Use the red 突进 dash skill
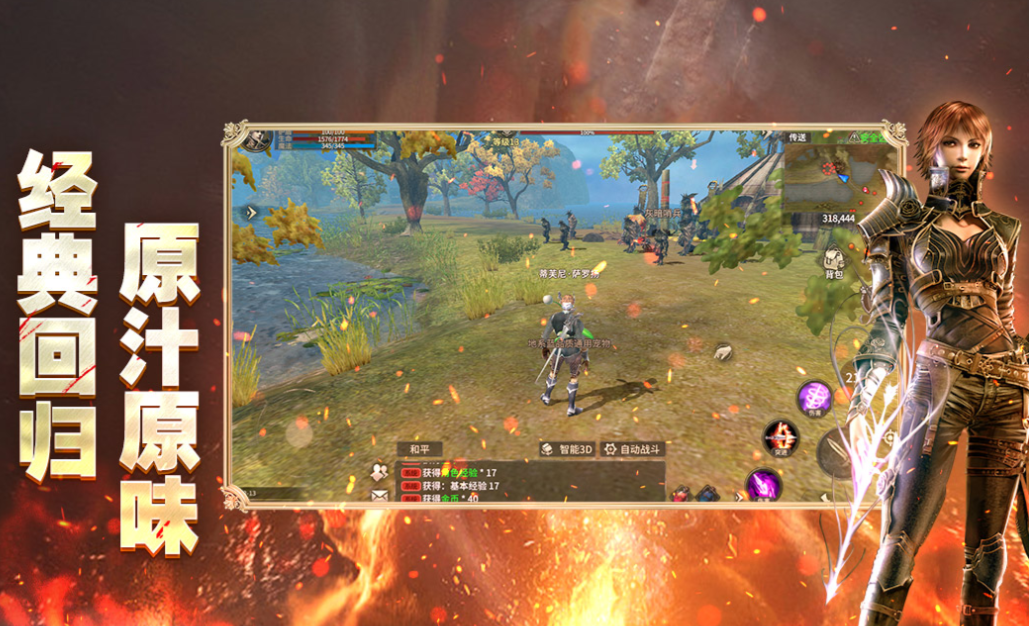 (x=780, y=438)
